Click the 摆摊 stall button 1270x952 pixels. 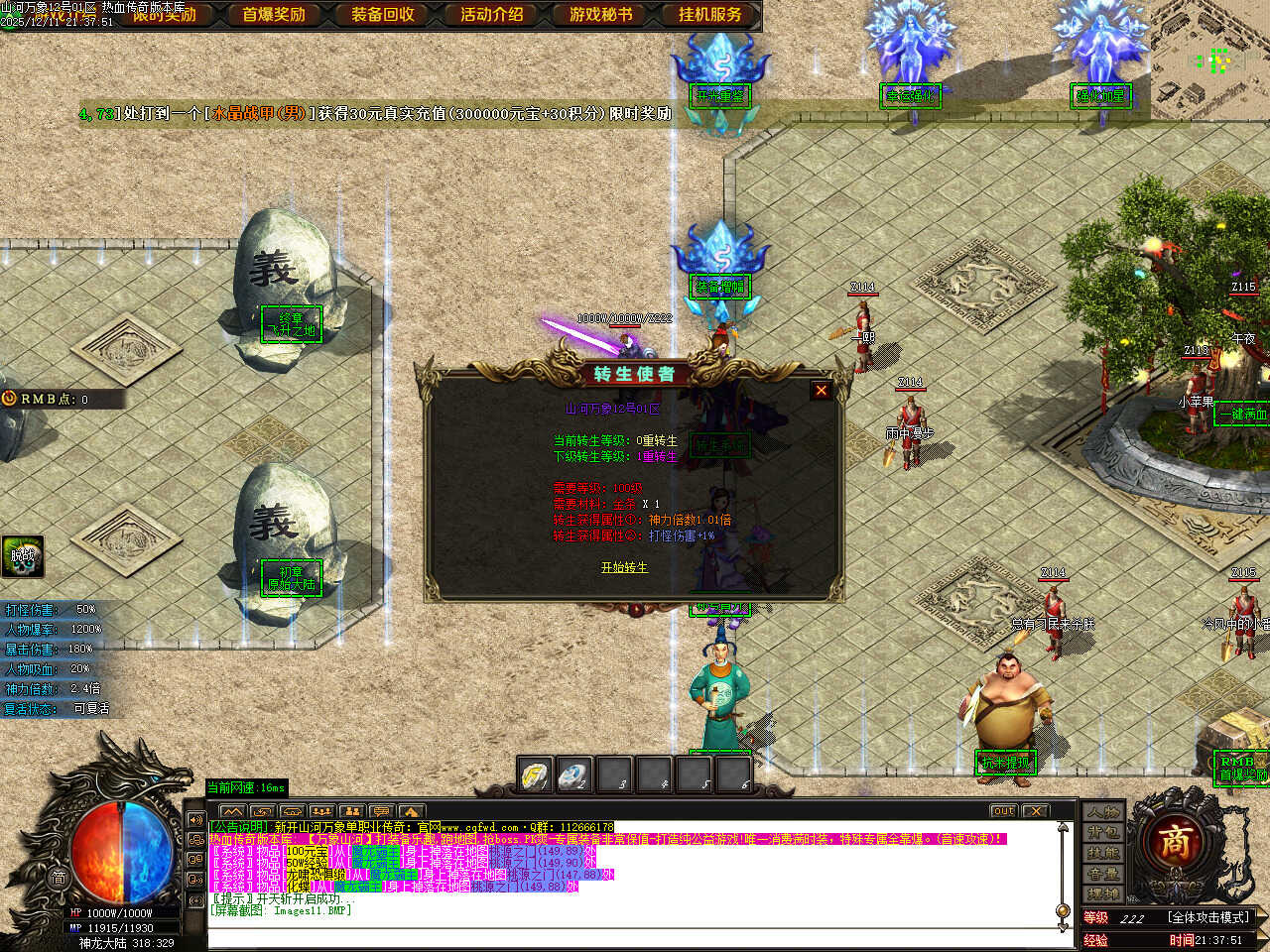point(1102,894)
